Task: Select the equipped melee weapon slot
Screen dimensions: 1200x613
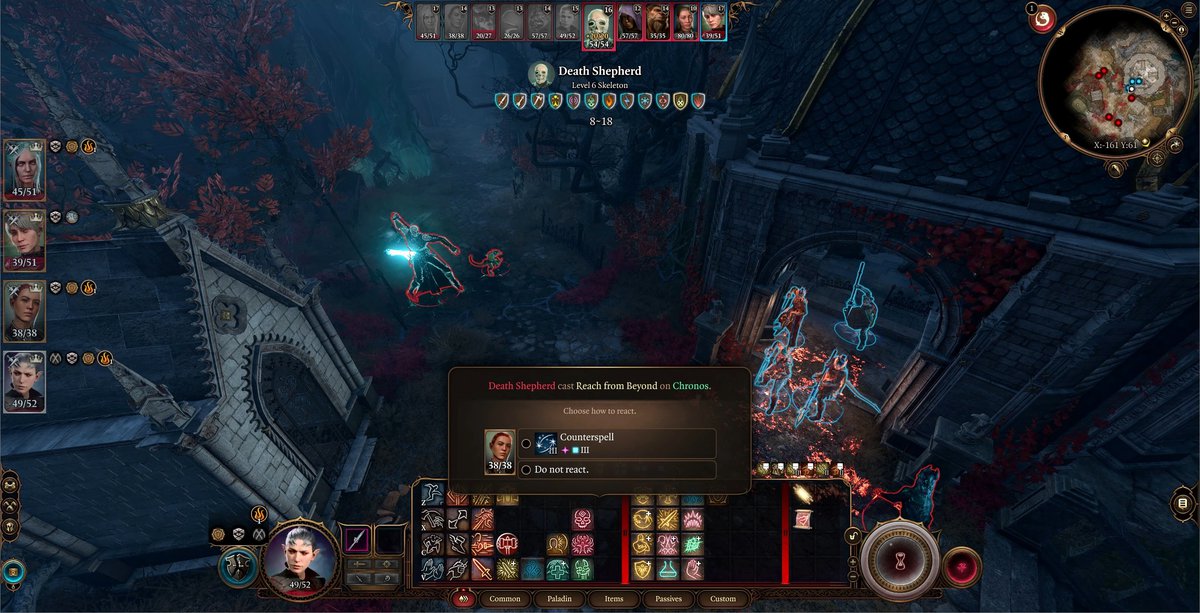Action: 358,541
